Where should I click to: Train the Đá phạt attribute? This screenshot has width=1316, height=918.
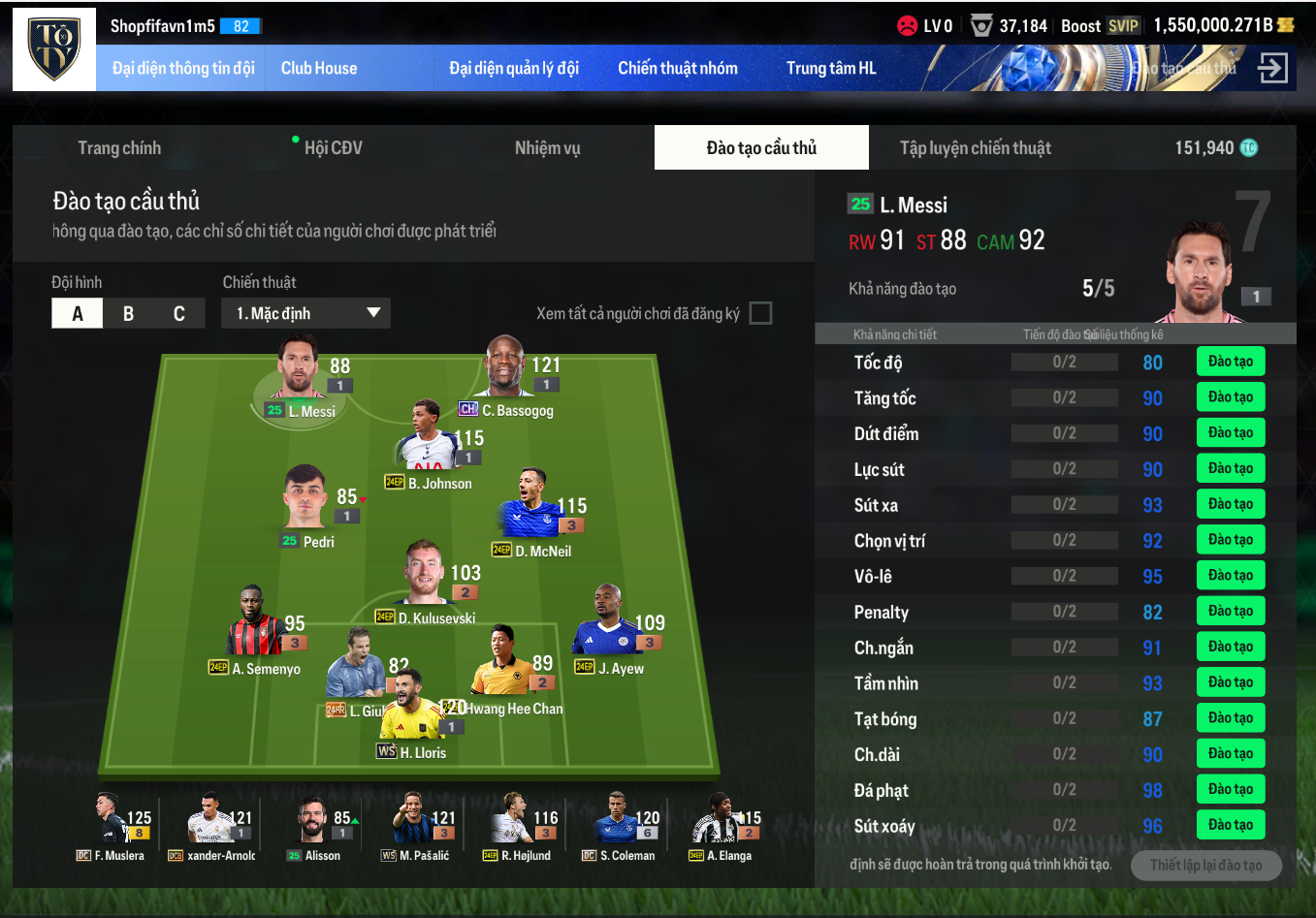tap(1230, 789)
